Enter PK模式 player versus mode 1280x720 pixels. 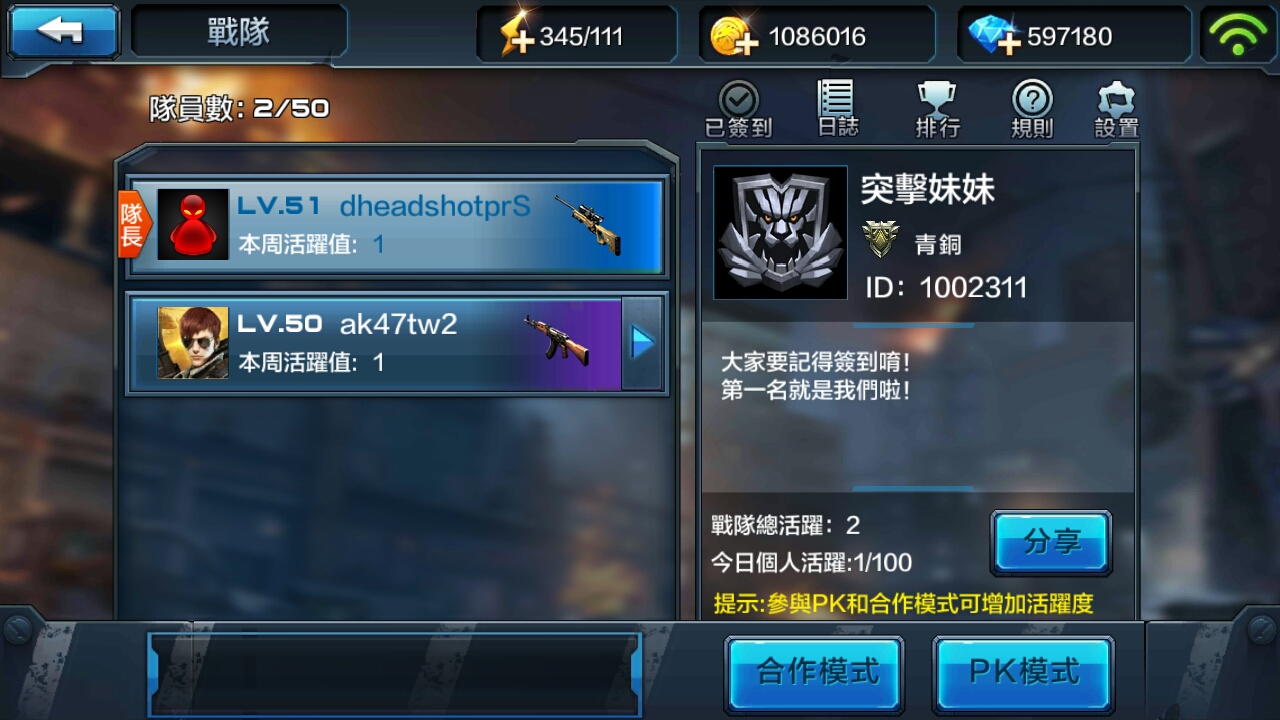(x=1022, y=674)
